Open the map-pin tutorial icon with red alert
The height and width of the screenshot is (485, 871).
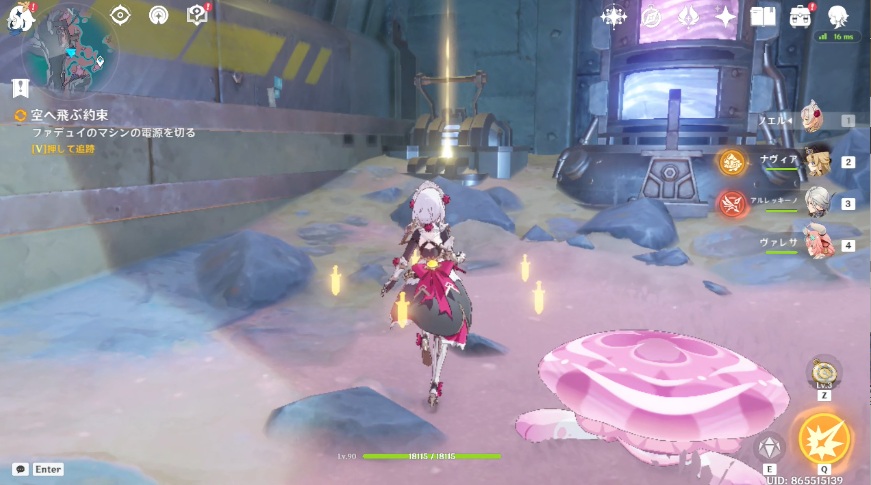point(197,15)
